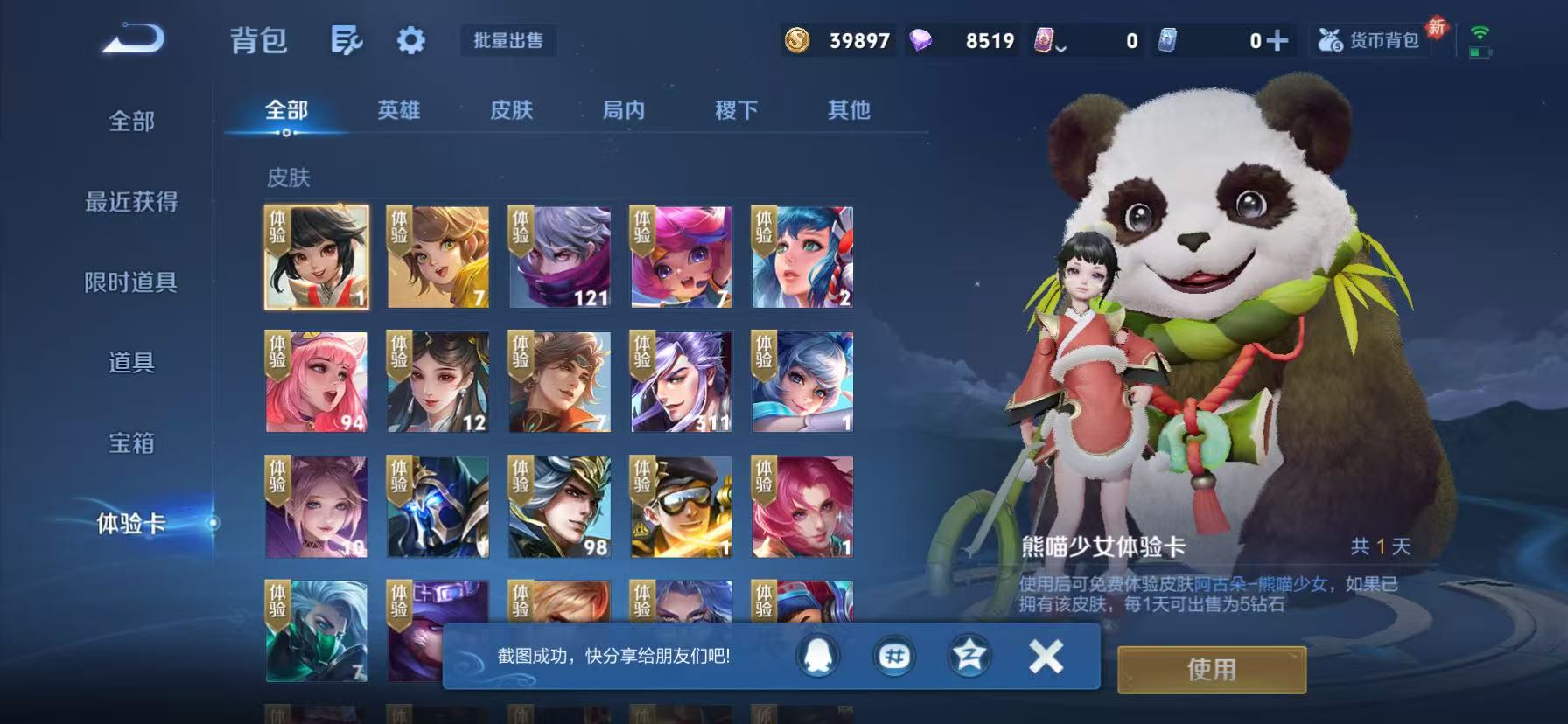Click the plus to add blue cards
The image size is (1568, 724).
tap(1279, 40)
